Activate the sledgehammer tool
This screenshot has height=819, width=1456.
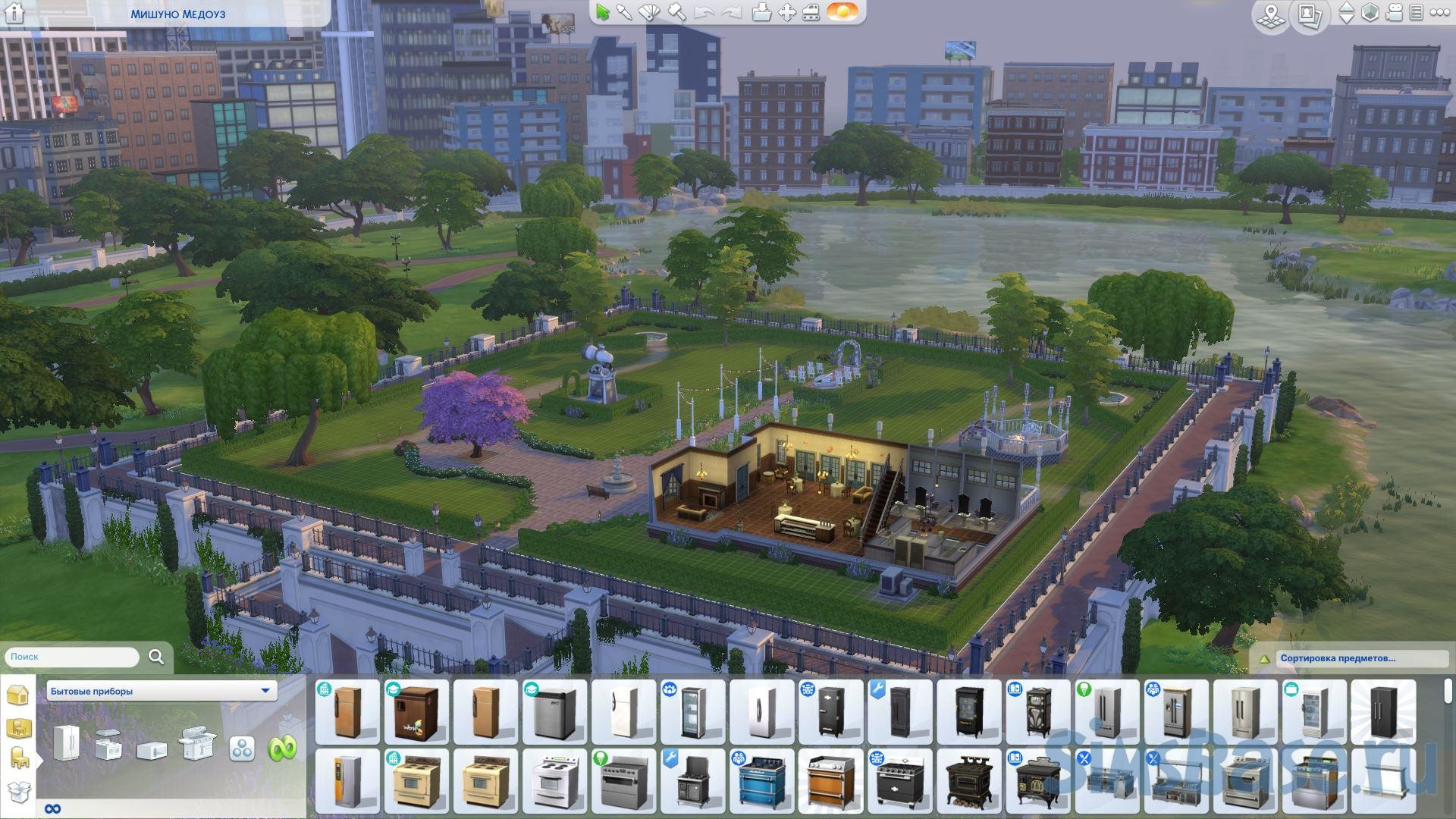click(676, 12)
